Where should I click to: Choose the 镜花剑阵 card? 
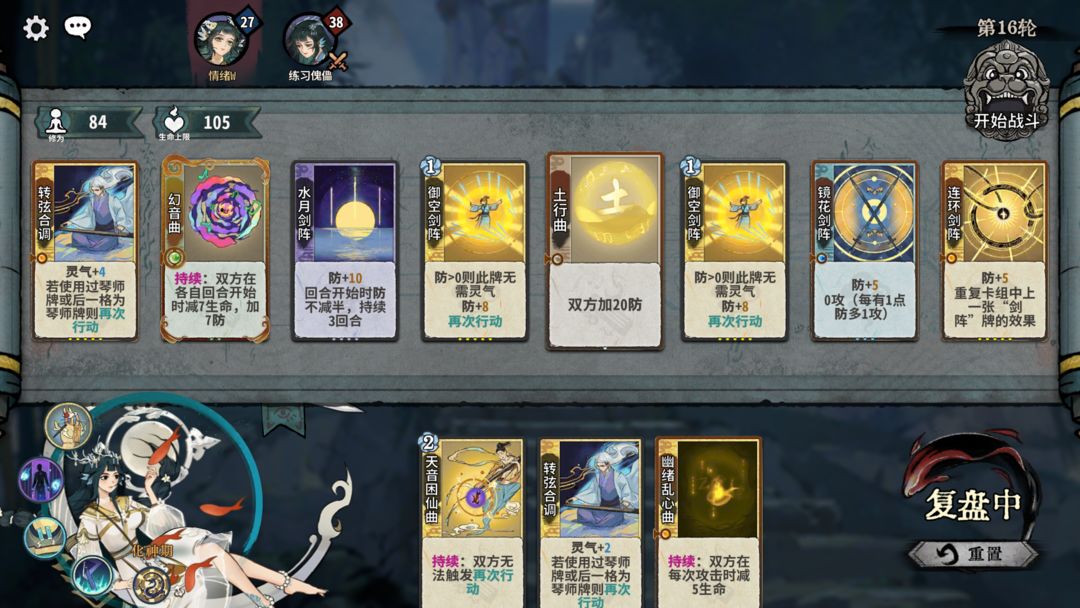coord(865,251)
